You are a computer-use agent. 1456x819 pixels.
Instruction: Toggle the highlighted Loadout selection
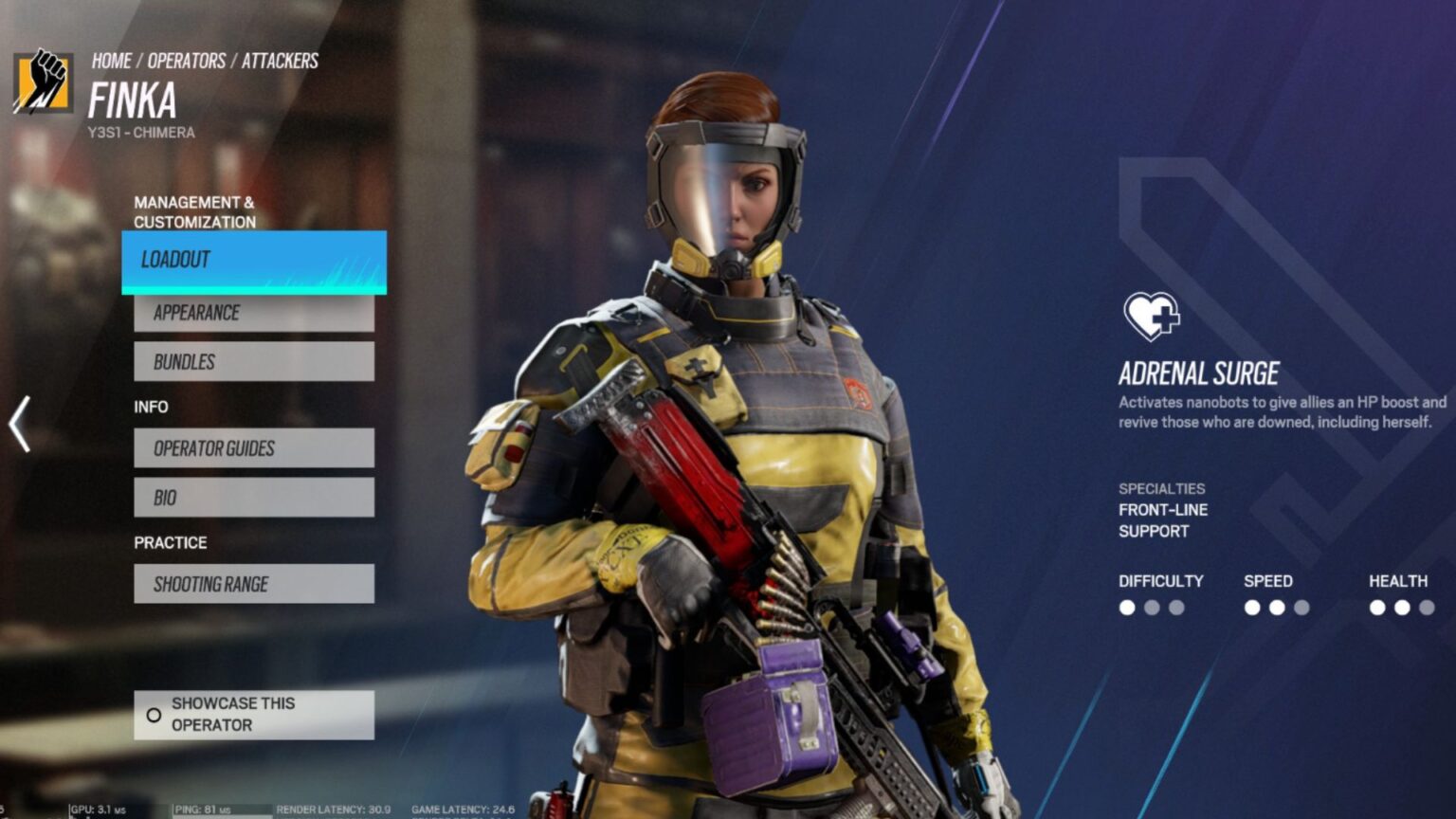254,260
